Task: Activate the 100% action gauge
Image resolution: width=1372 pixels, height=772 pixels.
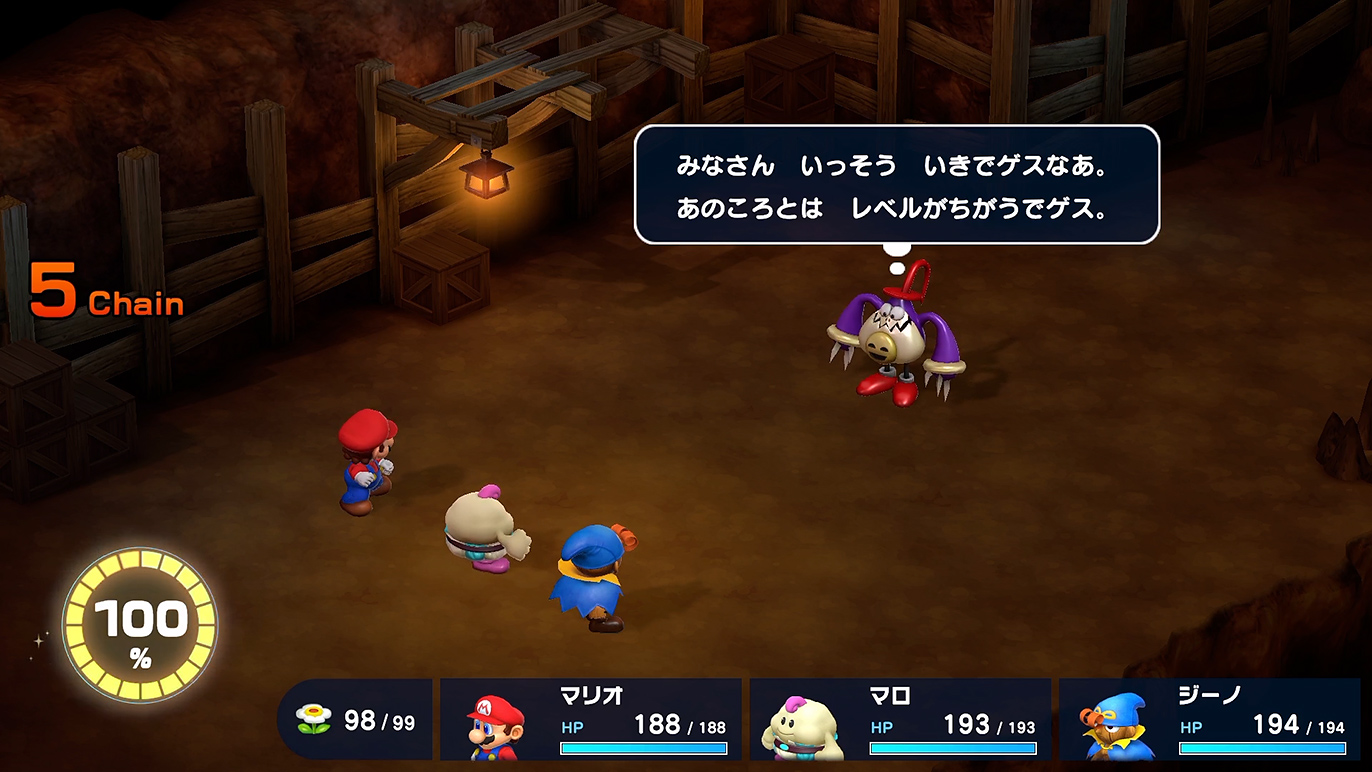Action: 140,625
